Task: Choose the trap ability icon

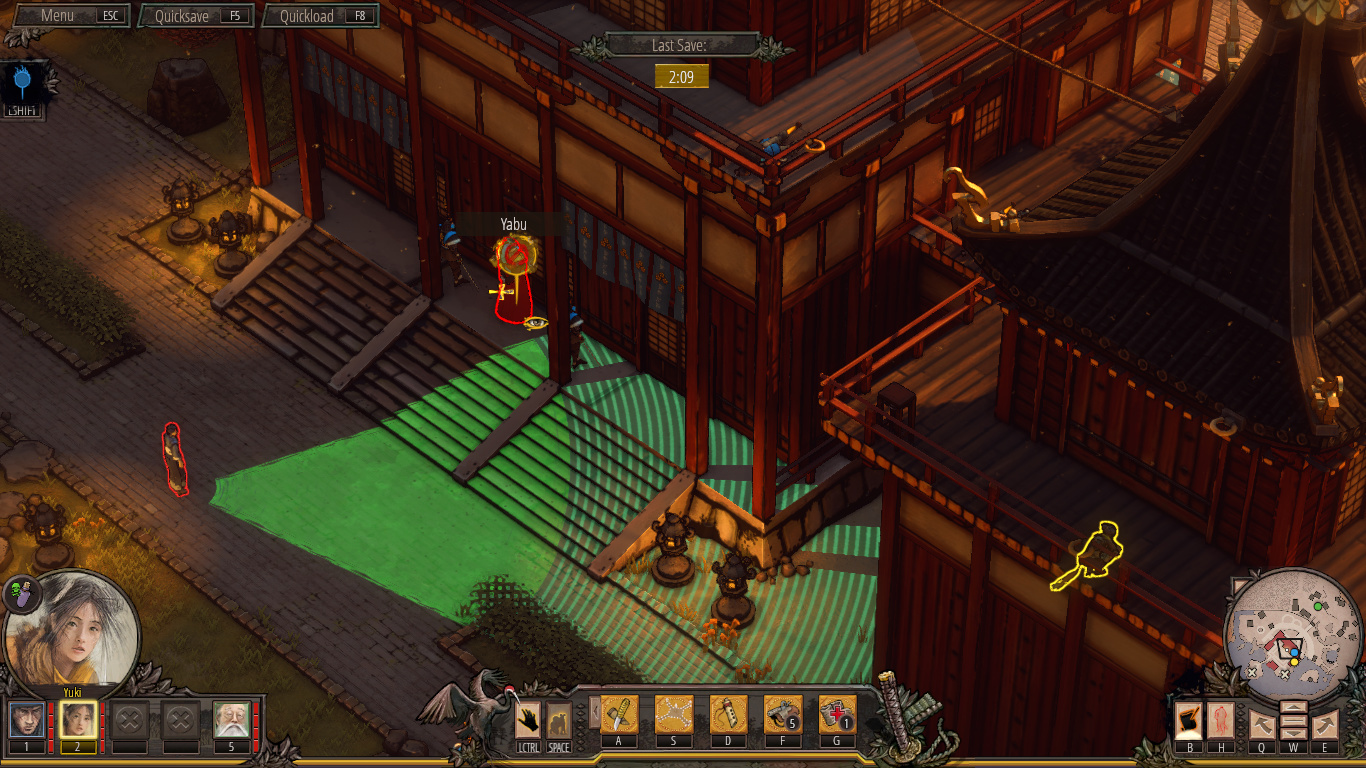Action: [x=674, y=715]
